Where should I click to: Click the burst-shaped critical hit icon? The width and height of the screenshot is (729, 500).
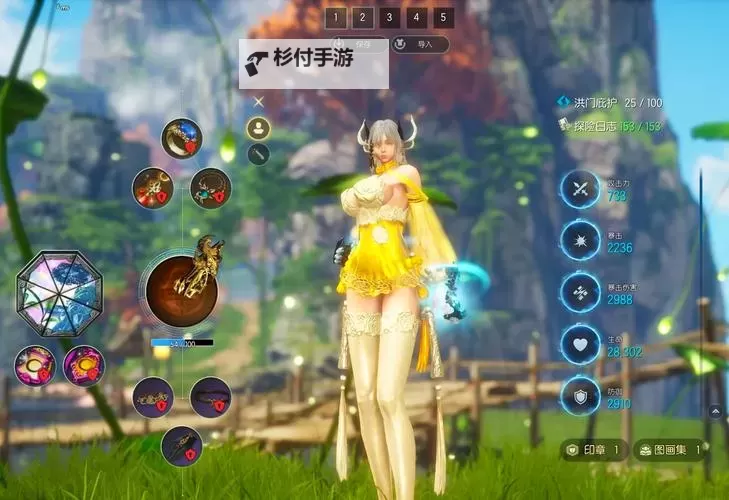580,241
